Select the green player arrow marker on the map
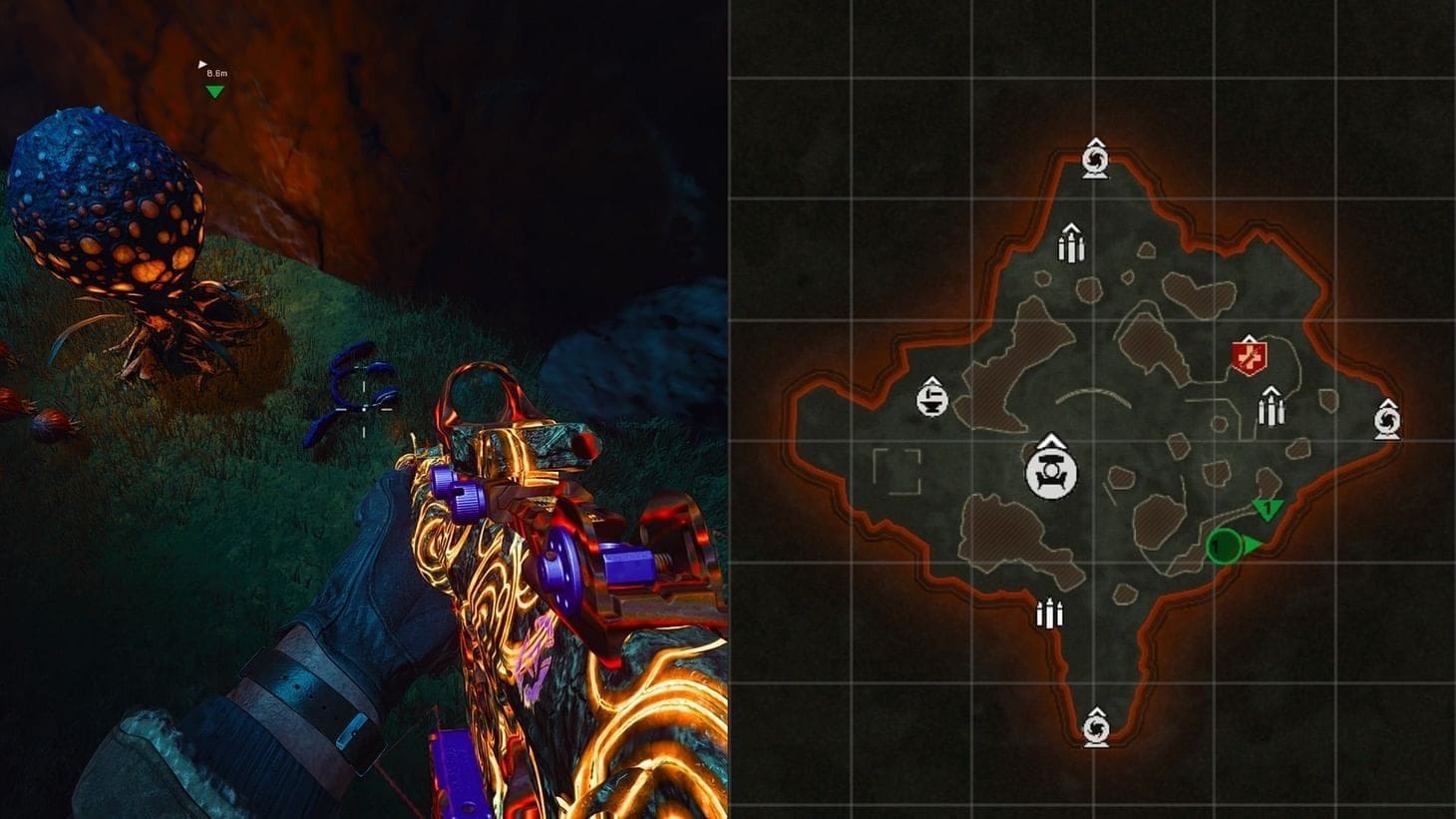1456x819 pixels. [1253, 545]
